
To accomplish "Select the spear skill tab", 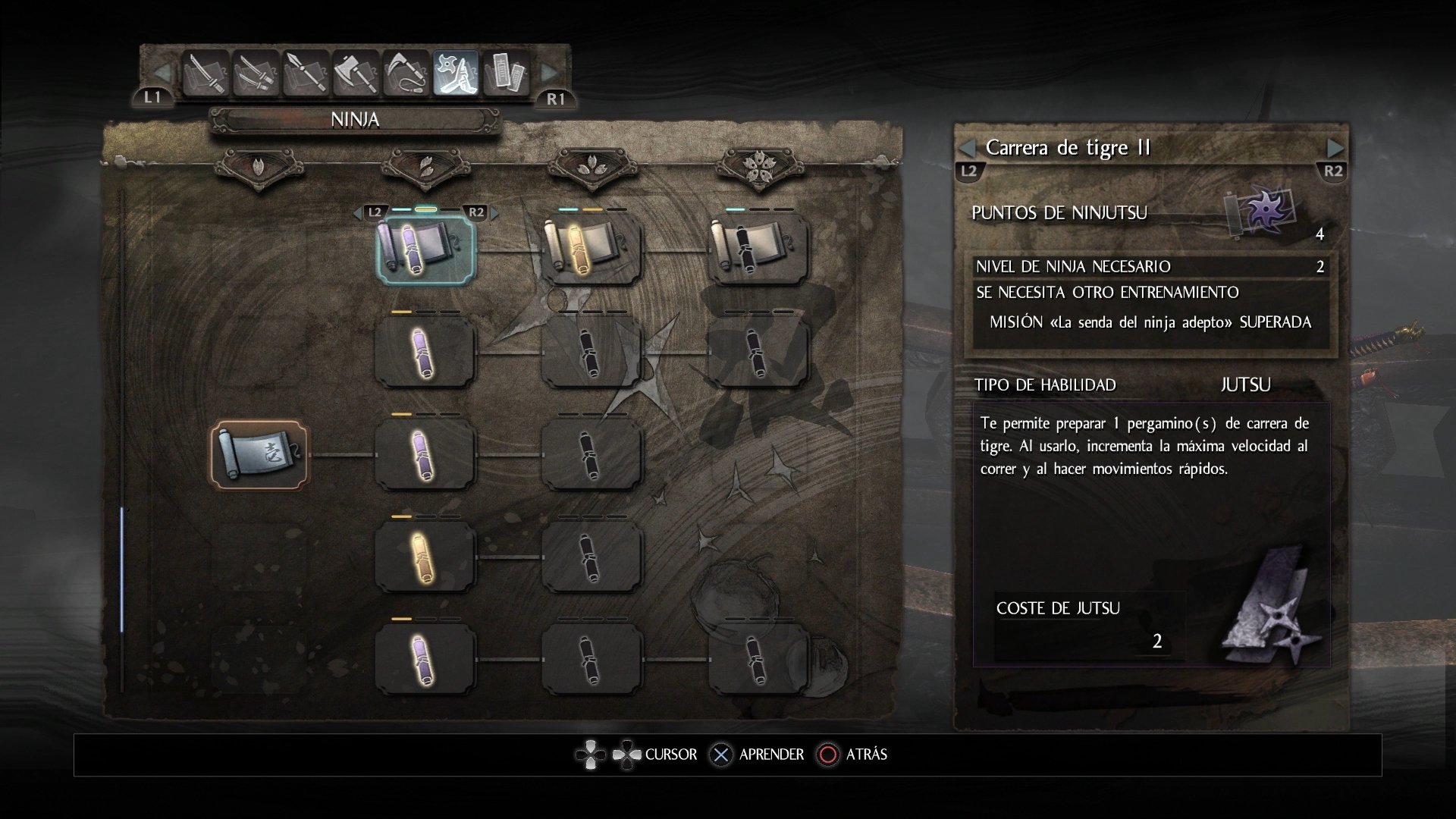I will click(306, 74).
